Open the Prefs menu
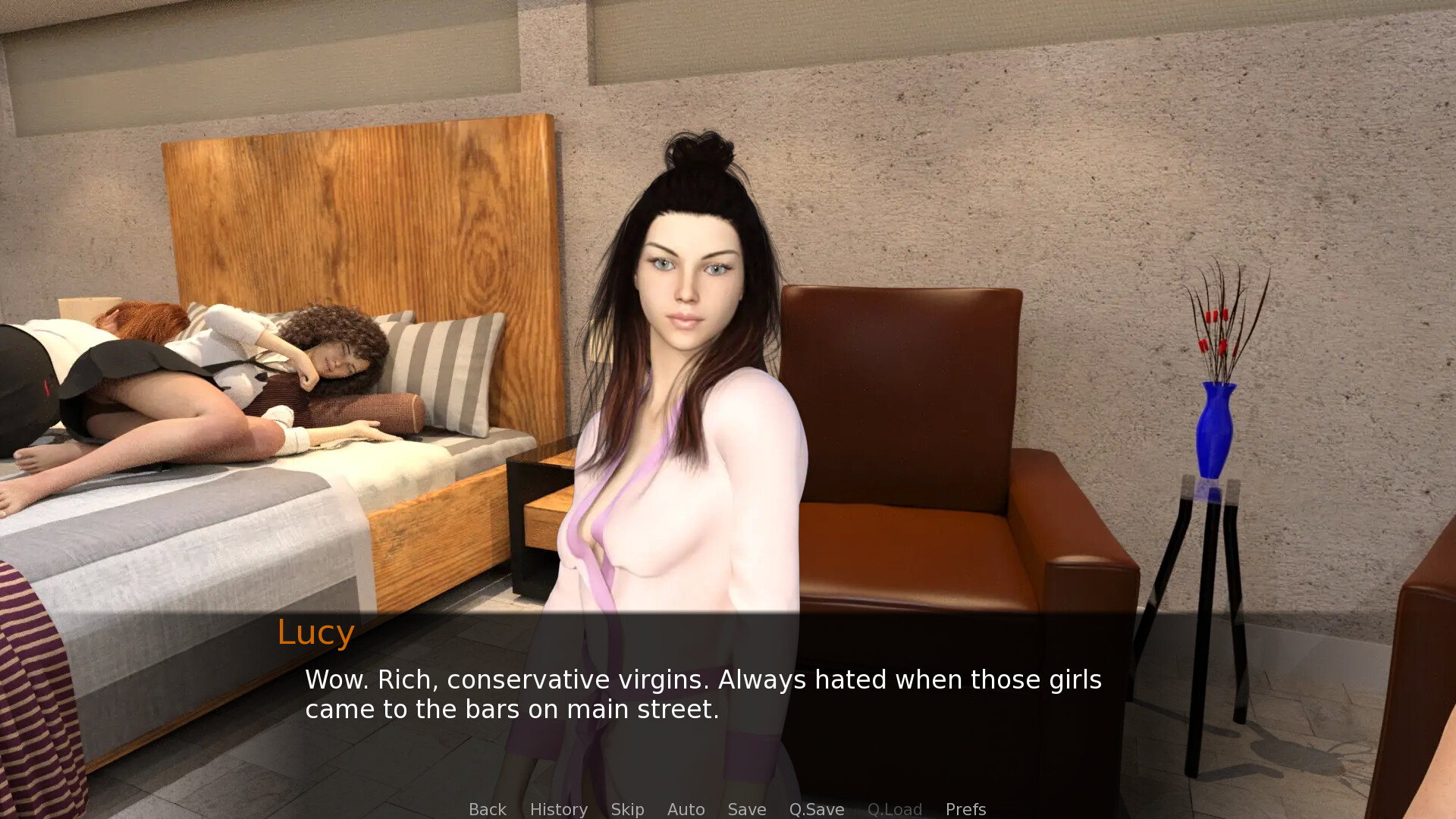The image size is (1456, 819). [965, 809]
